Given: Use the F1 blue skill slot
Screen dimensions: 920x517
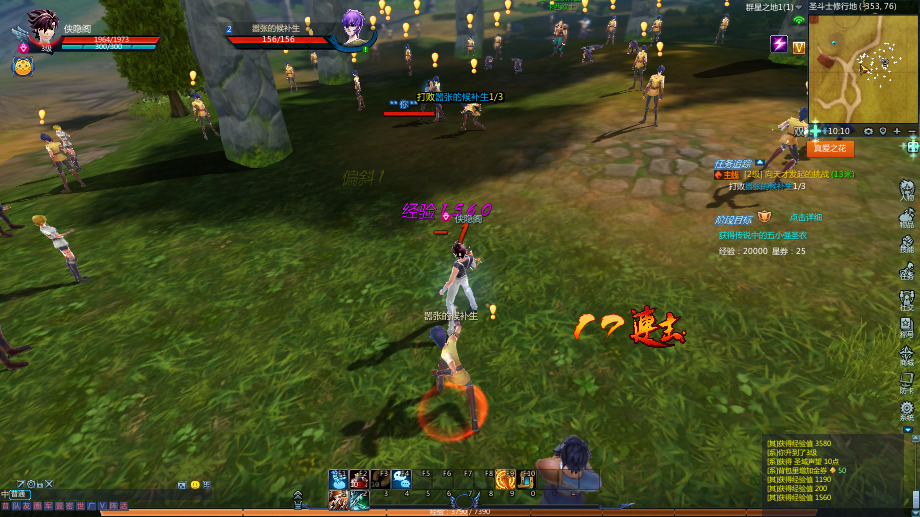Looking at the screenshot, I should (x=338, y=481).
